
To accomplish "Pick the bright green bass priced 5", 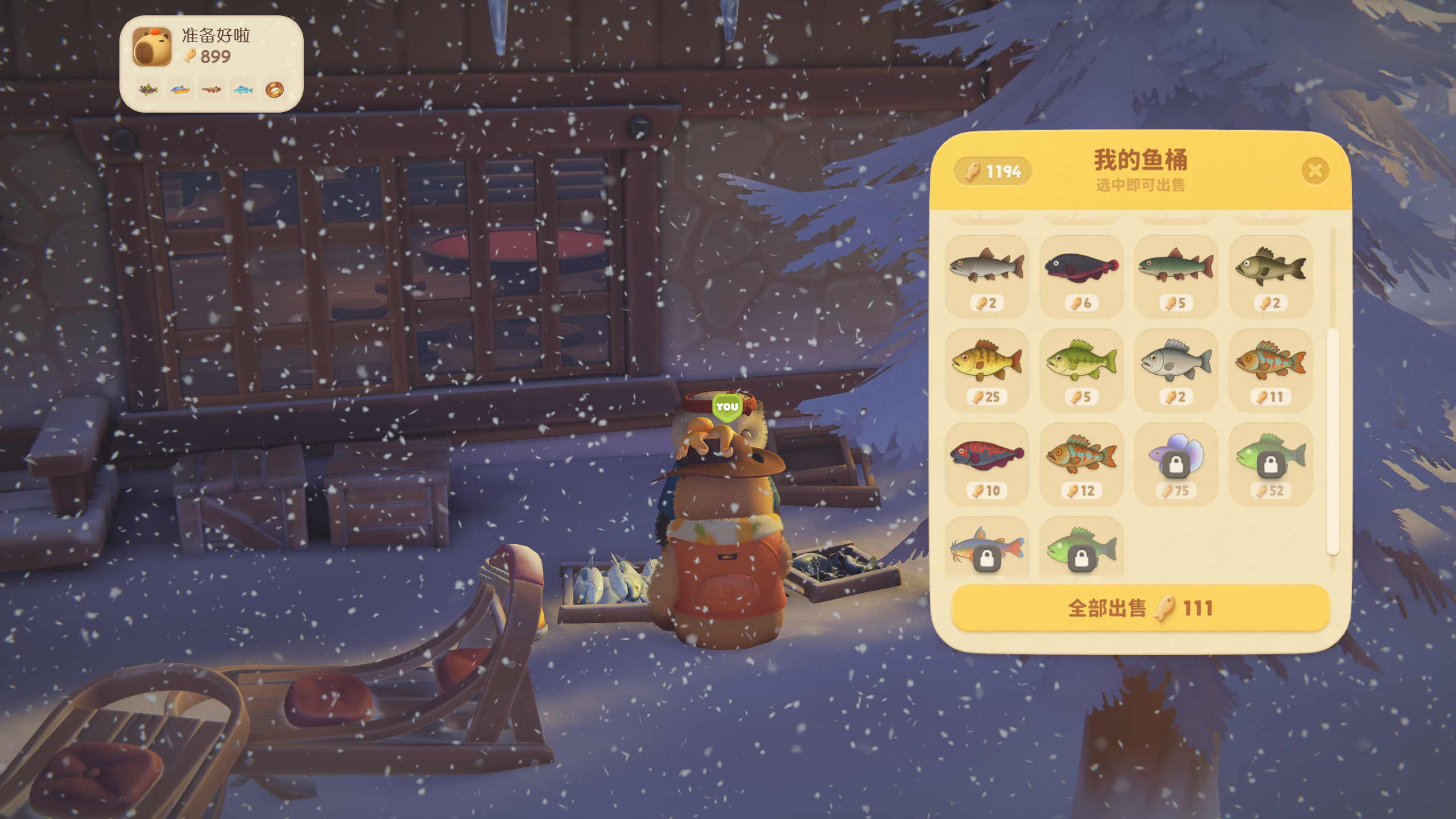I will click(1081, 369).
